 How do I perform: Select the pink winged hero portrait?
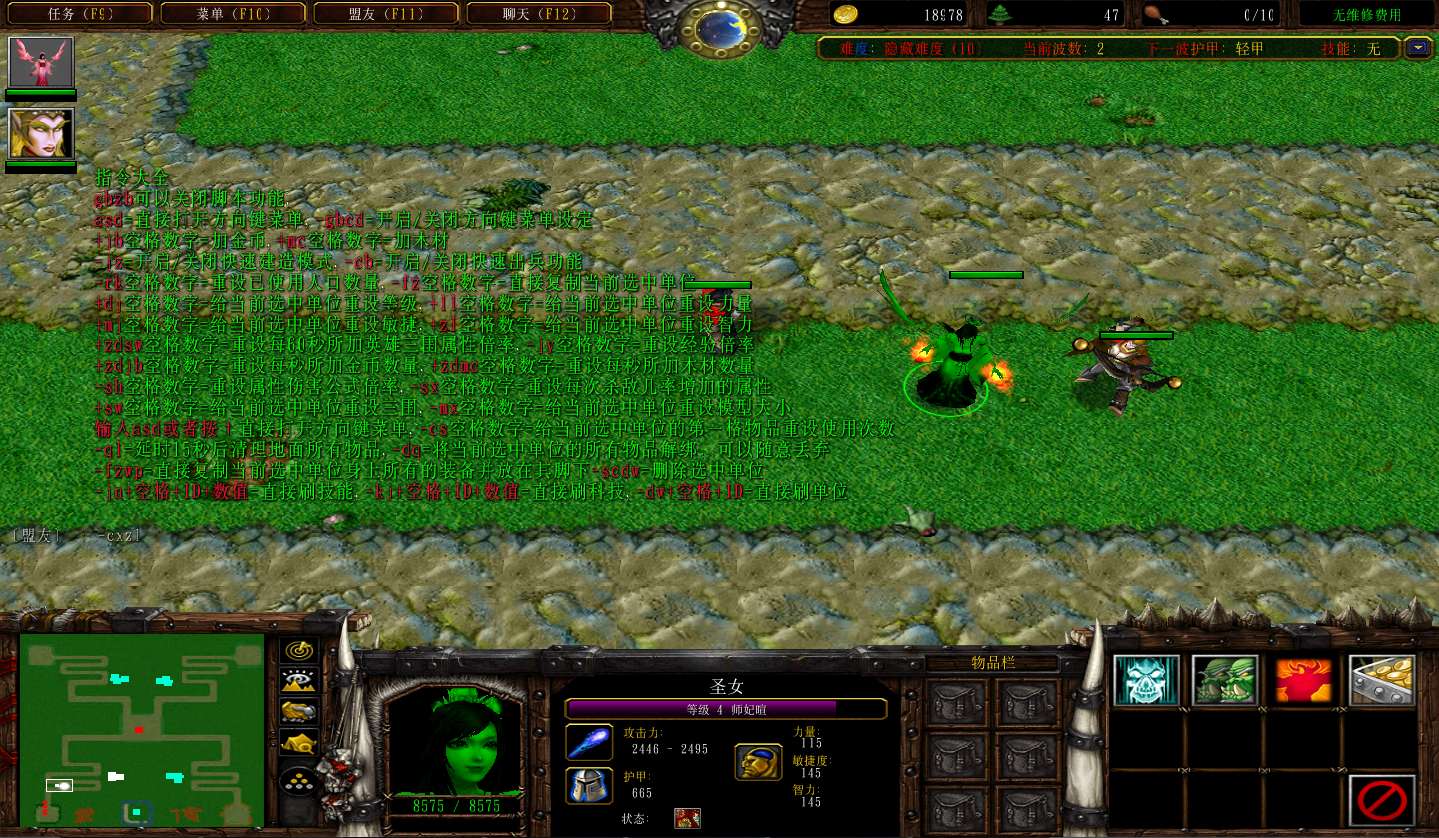tap(41, 62)
